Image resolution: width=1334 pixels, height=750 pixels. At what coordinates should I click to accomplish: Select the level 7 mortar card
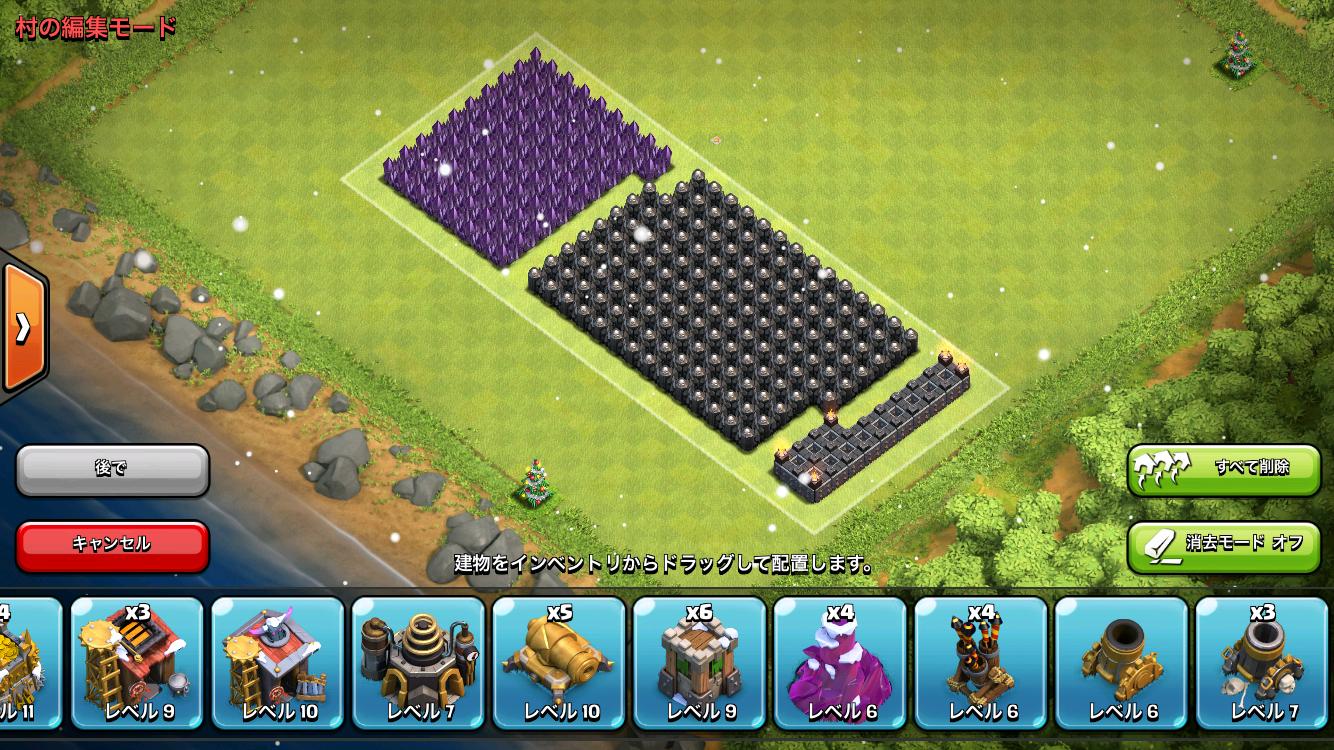(x=1262, y=662)
